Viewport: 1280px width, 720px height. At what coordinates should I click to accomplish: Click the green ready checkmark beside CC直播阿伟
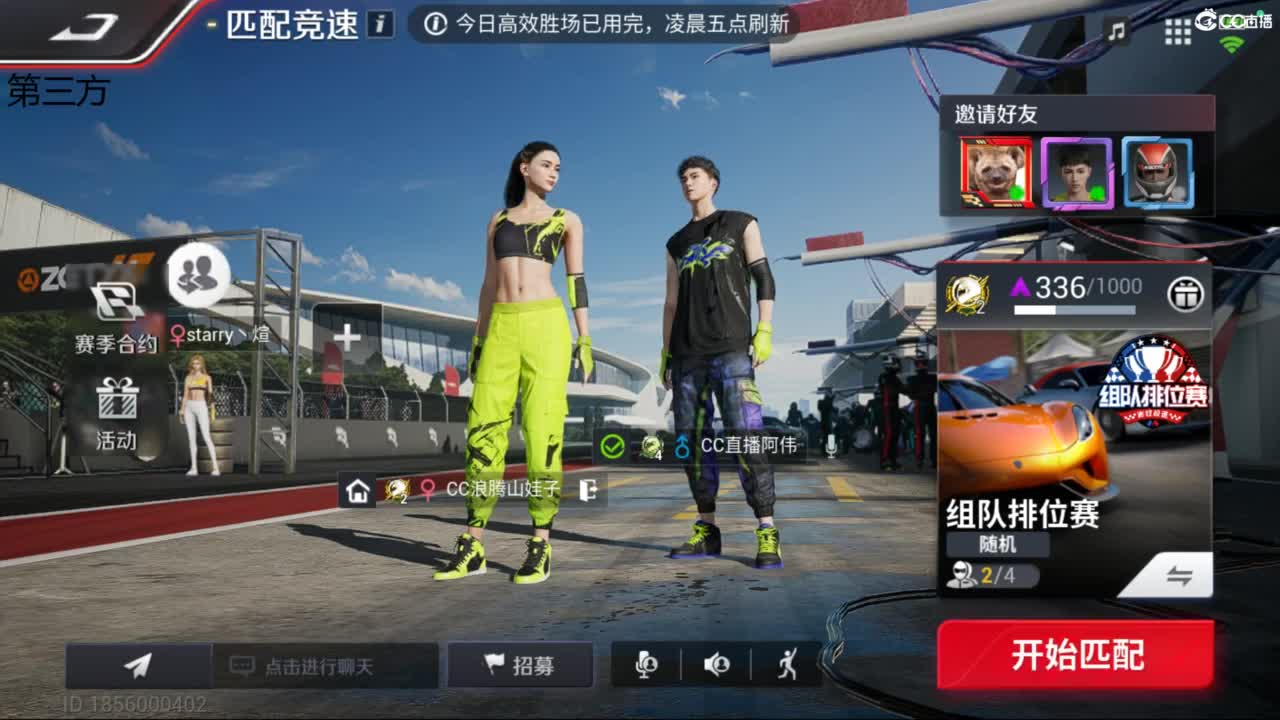[x=609, y=448]
